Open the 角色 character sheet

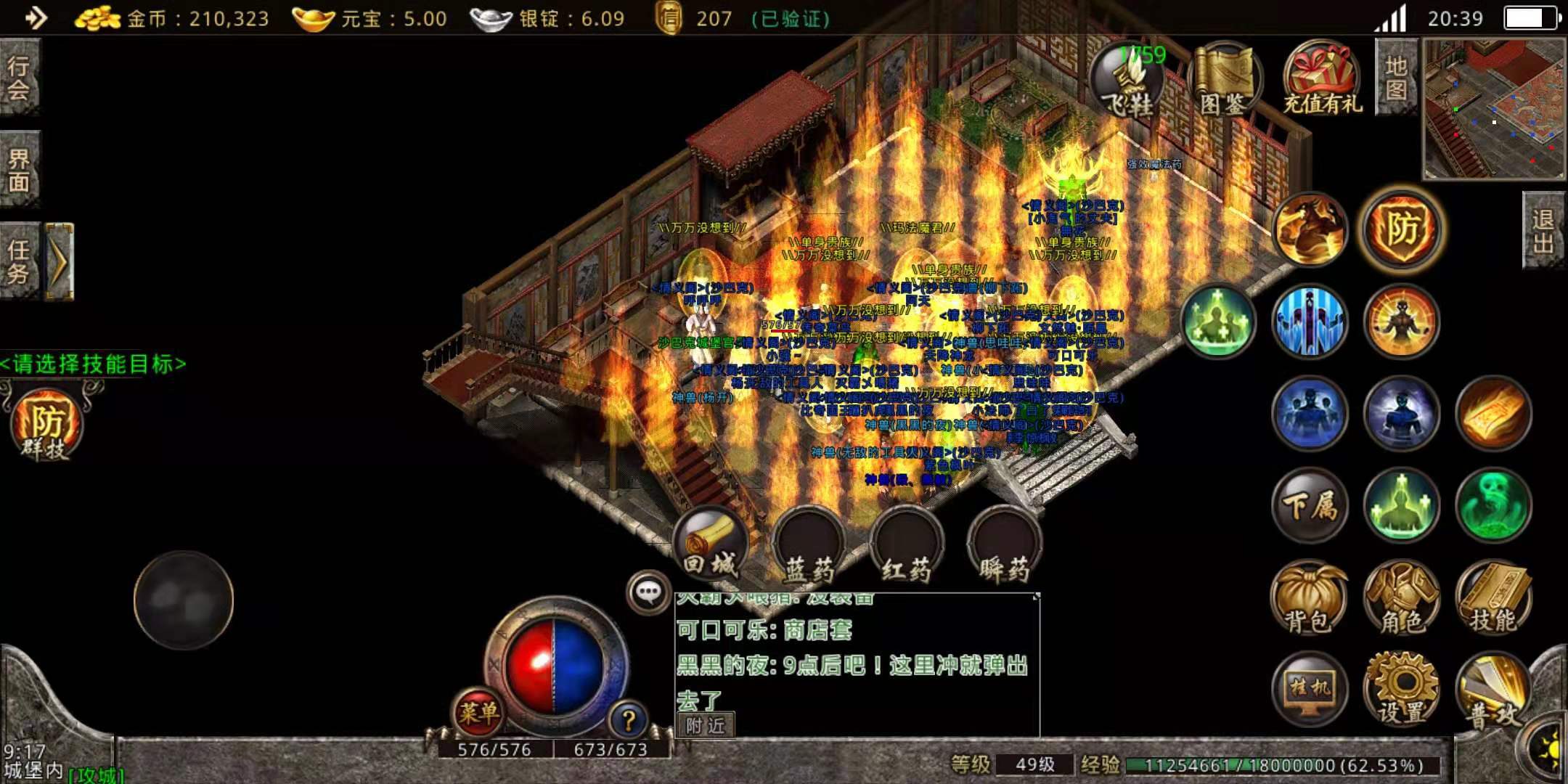point(1401,598)
